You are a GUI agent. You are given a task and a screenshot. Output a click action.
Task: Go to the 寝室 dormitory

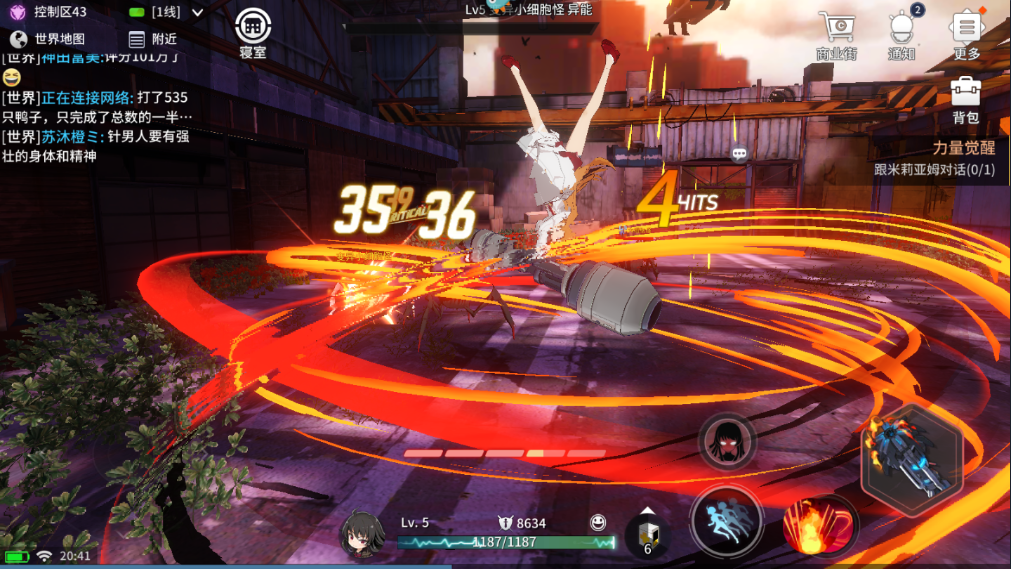click(253, 34)
